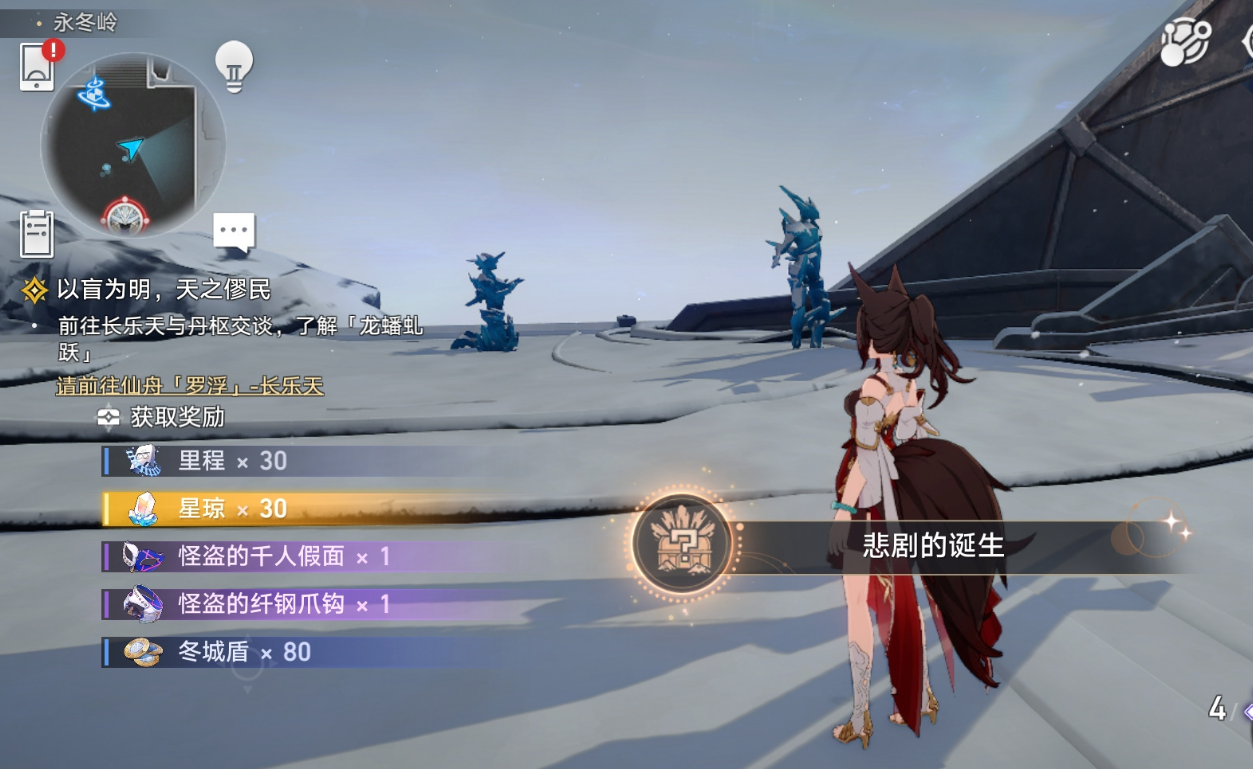This screenshot has width=1253, height=769.
Task: Open the top-right constellation menu icon
Action: pos(1185,43)
